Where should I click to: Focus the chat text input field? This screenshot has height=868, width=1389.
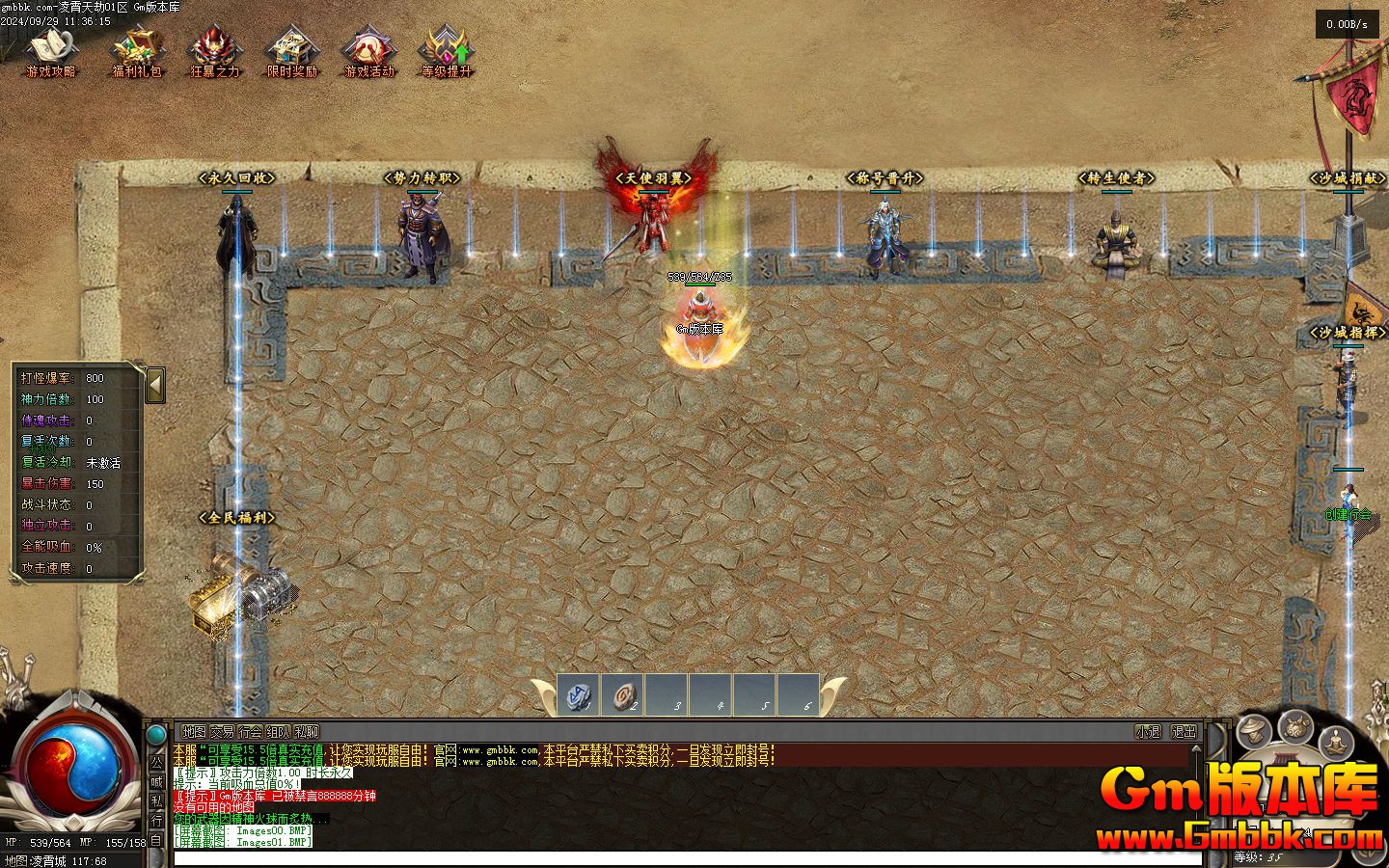coord(675,858)
